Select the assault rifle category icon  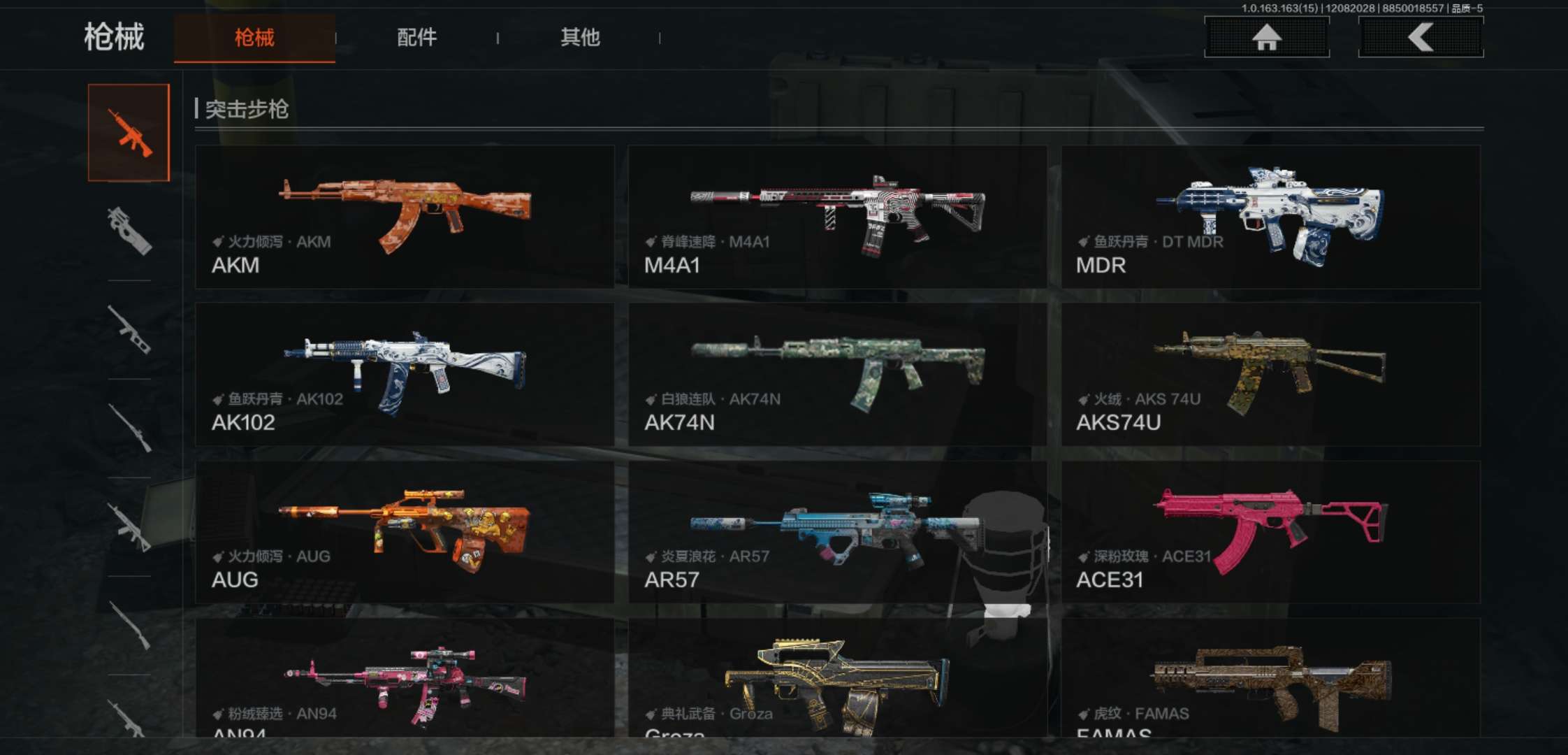click(x=129, y=133)
